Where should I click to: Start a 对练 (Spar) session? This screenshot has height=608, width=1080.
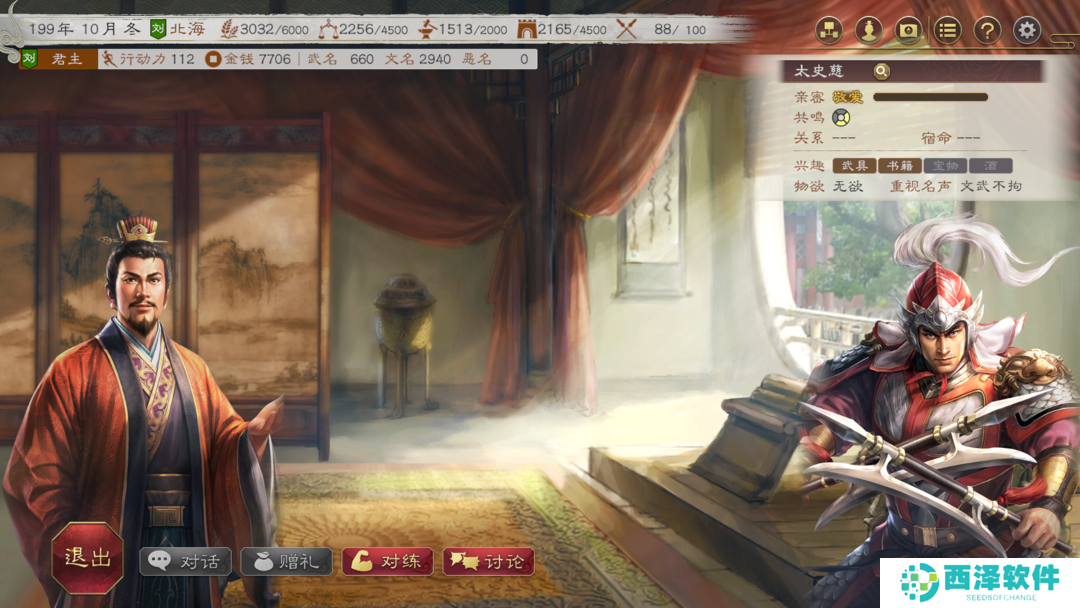389,561
